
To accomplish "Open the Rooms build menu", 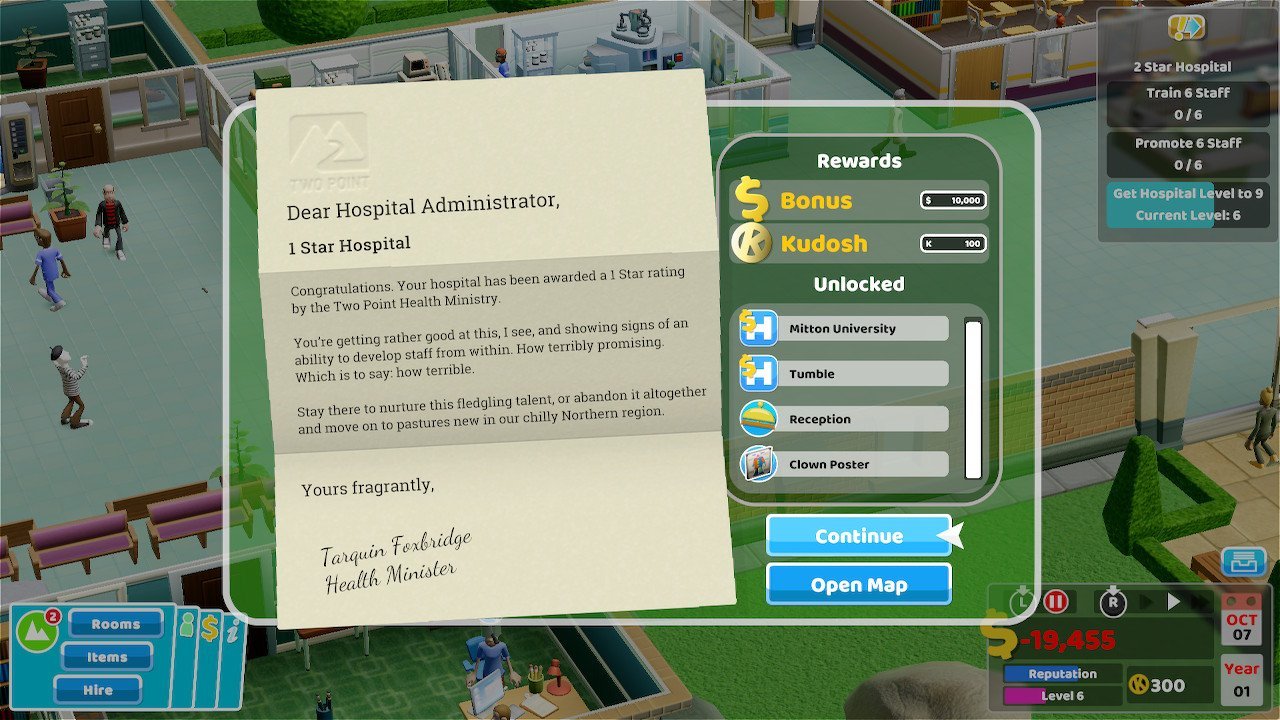I will pos(116,624).
